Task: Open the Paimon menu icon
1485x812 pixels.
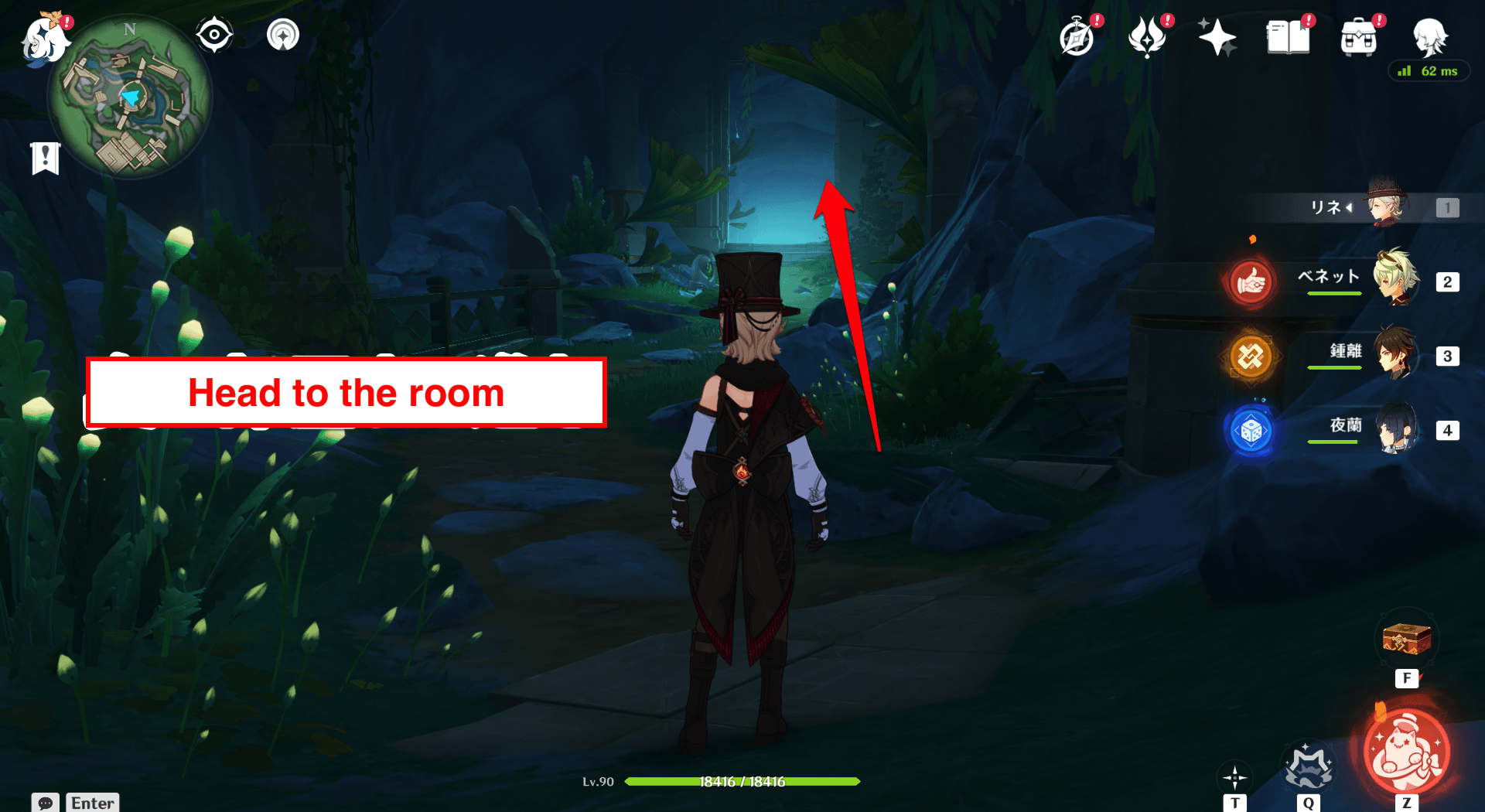Action: point(44,39)
